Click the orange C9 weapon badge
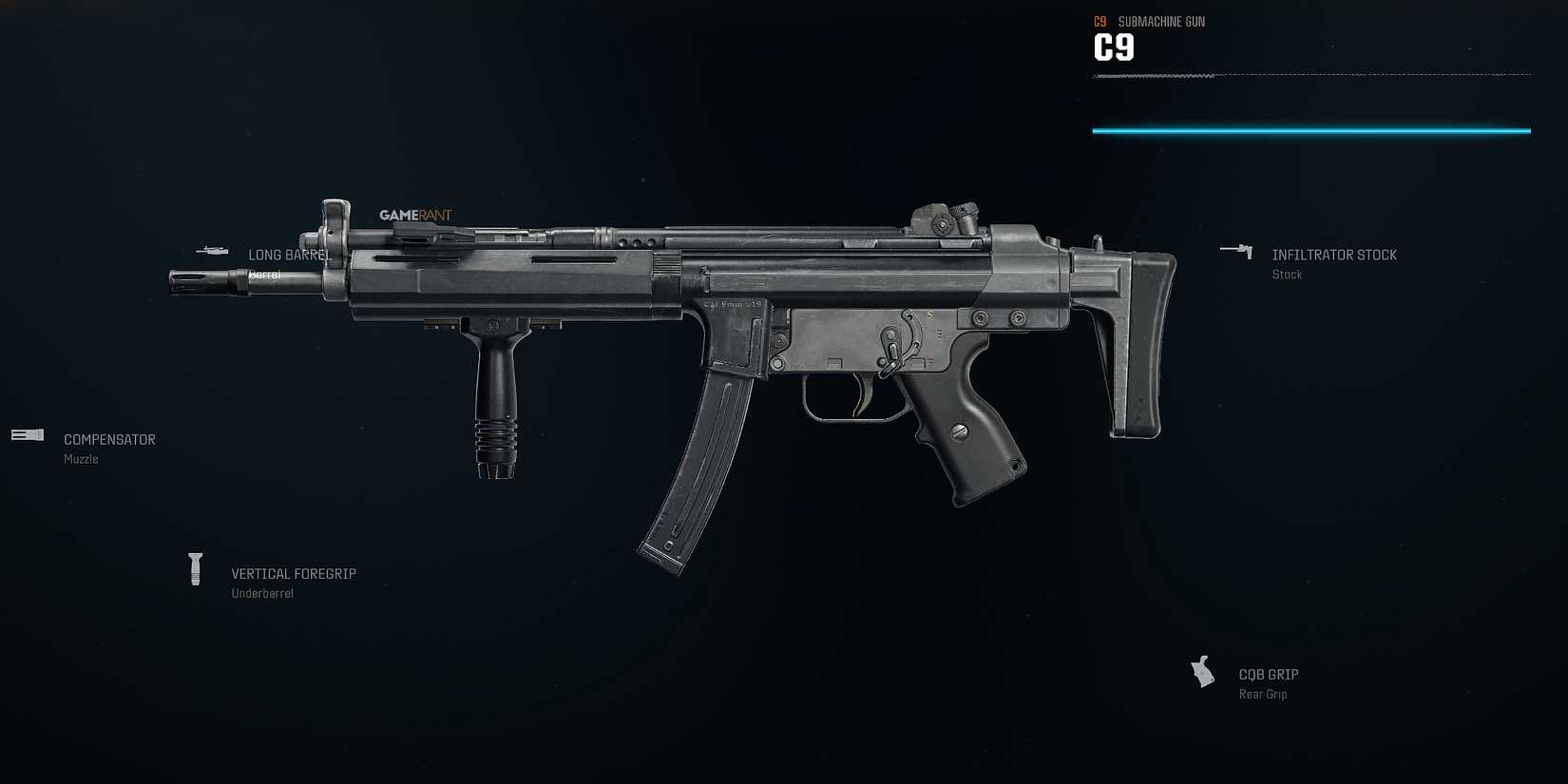Viewport: 1568px width, 784px height. pos(1100,21)
